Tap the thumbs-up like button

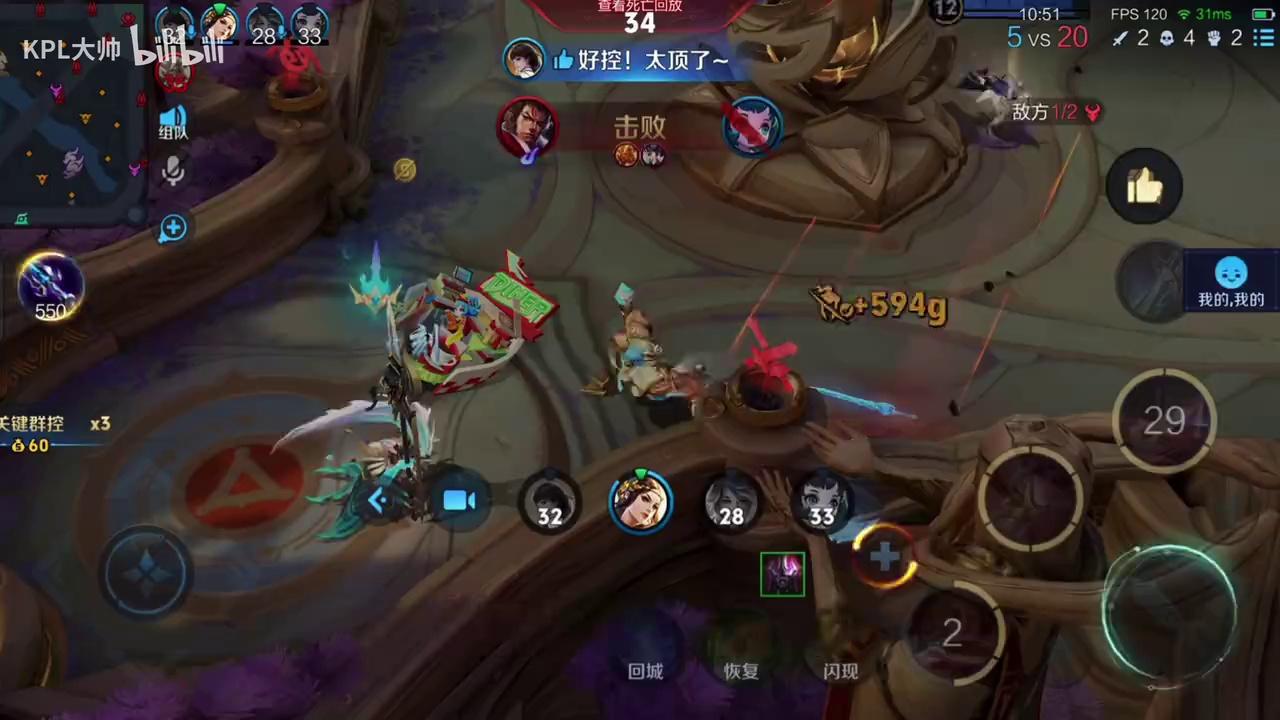coord(1144,186)
